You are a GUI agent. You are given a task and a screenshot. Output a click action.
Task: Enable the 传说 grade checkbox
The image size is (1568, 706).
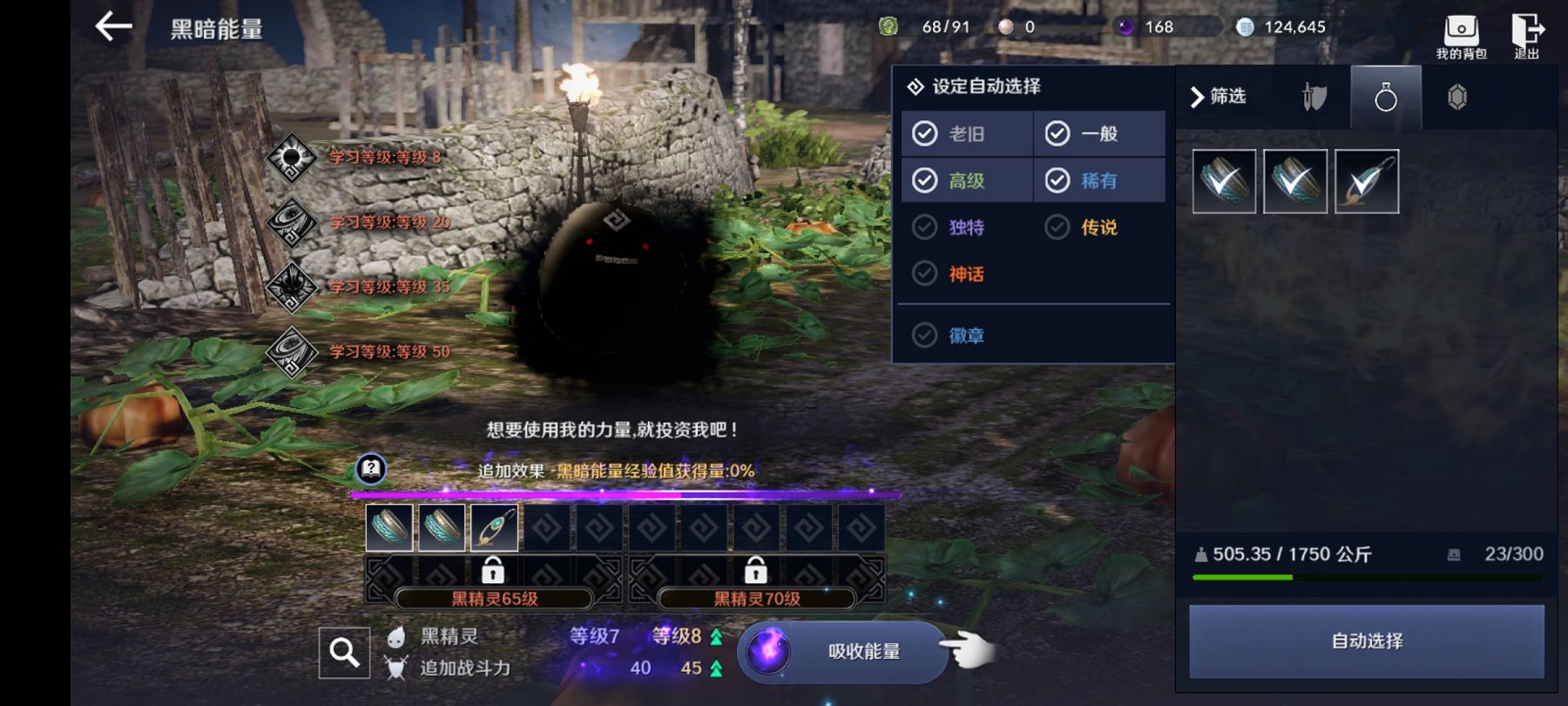[1058, 227]
